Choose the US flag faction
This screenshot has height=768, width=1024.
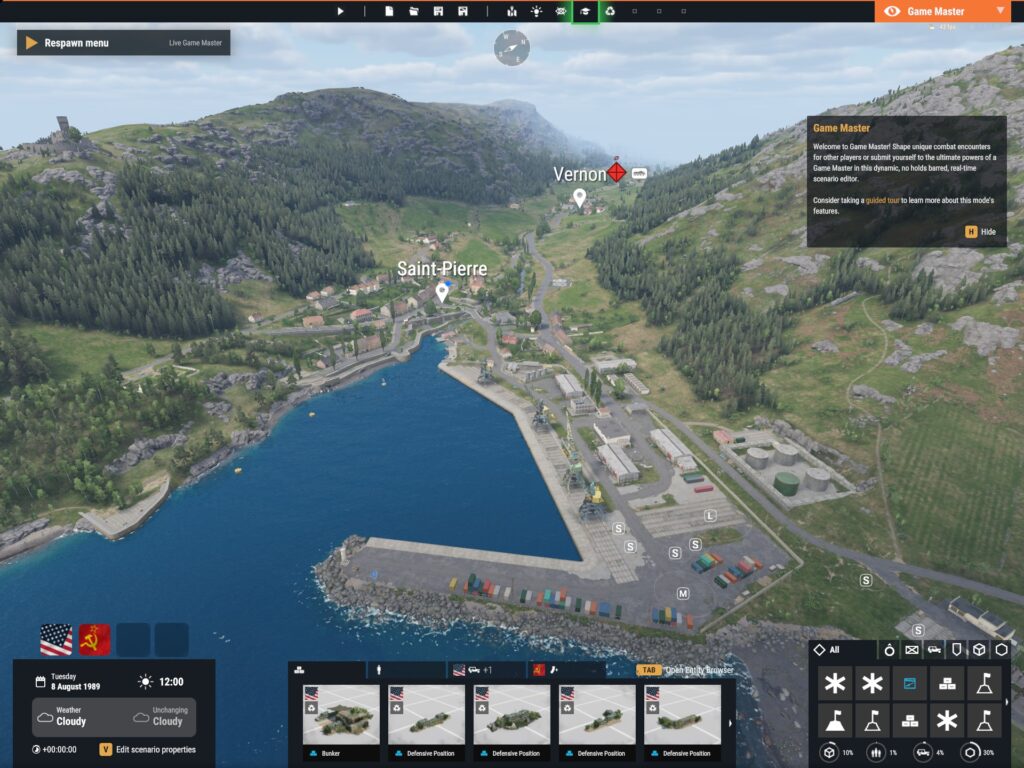click(56, 639)
